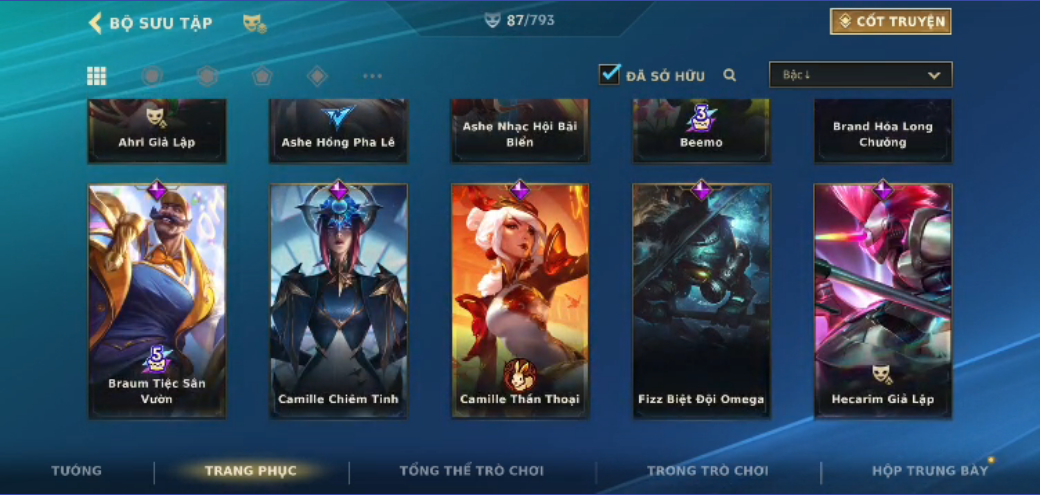Select the grid view filter icon
Screen dimensions: 1040x495
(x=97, y=76)
